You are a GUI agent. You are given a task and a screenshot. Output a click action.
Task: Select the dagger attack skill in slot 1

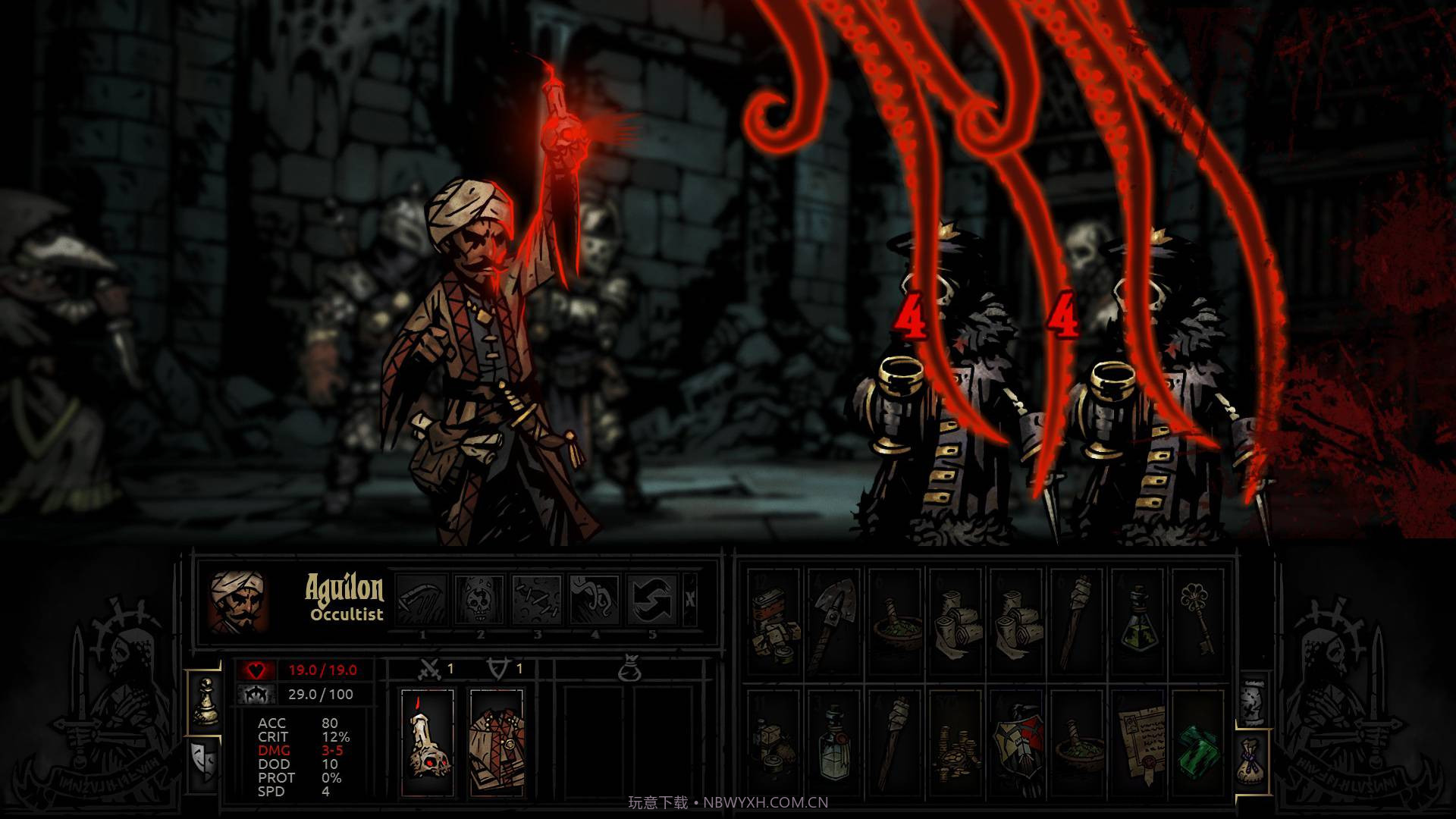pyautogui.click(x=424, y=601)
